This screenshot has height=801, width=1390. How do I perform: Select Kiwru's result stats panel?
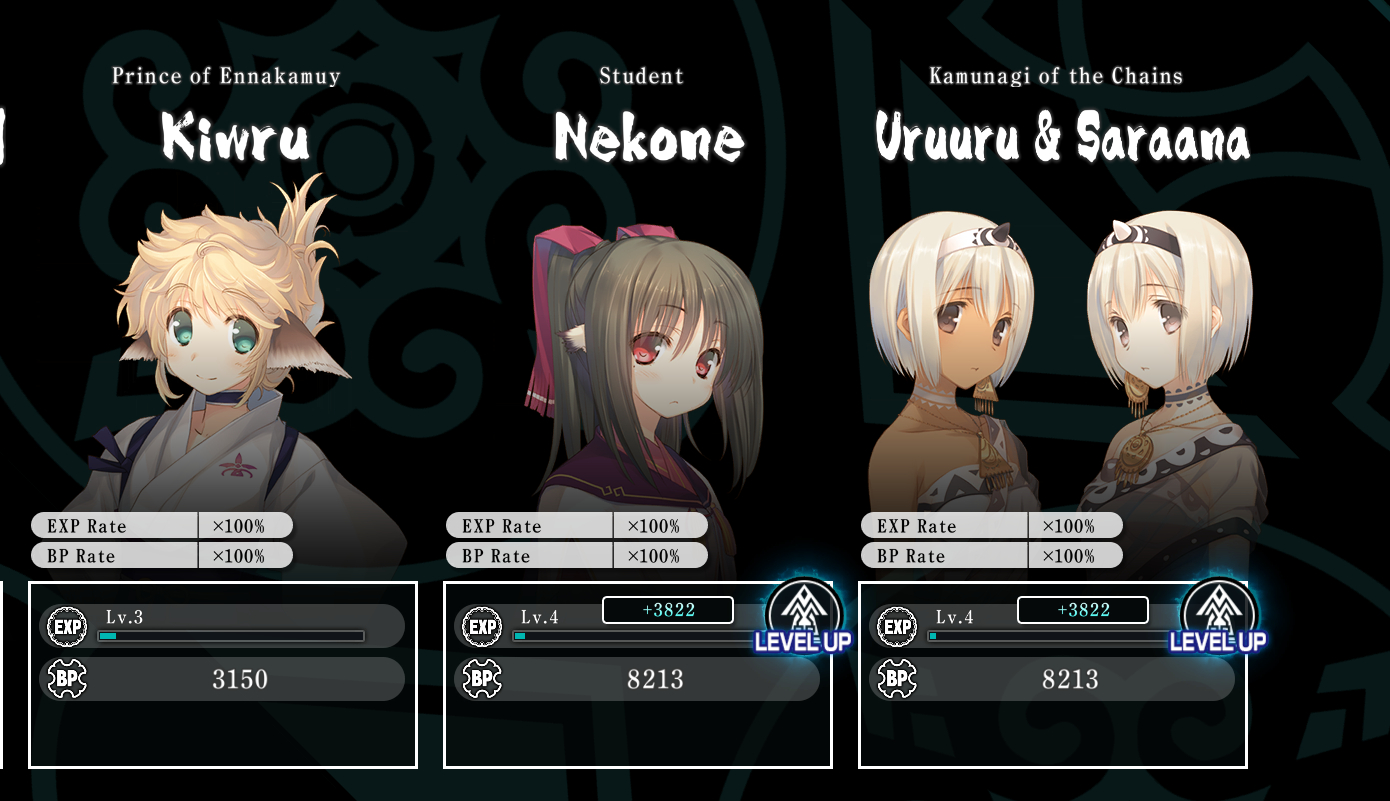pyautogui.click(x=222, y=675)
